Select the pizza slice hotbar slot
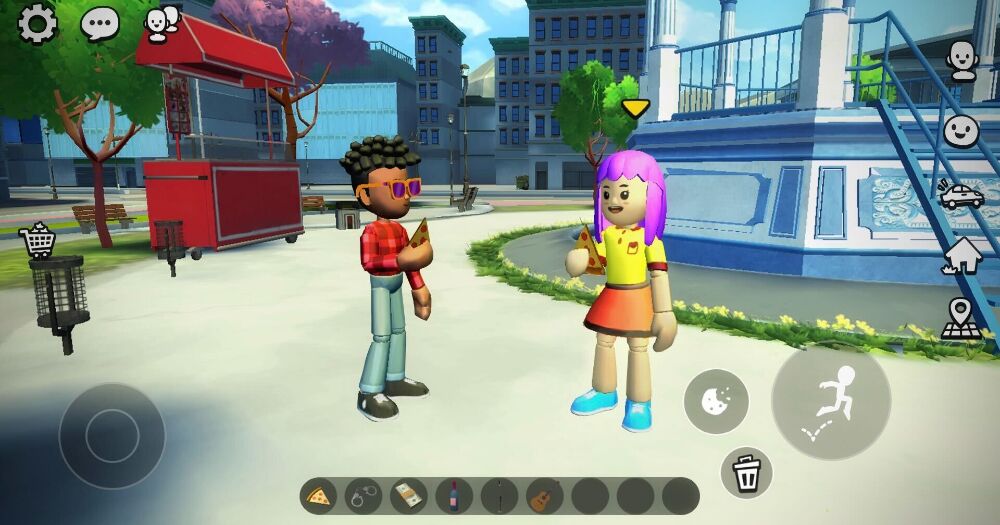This screenshot has height=525, width=1000. pyautogui.click(x=319, y=495)
